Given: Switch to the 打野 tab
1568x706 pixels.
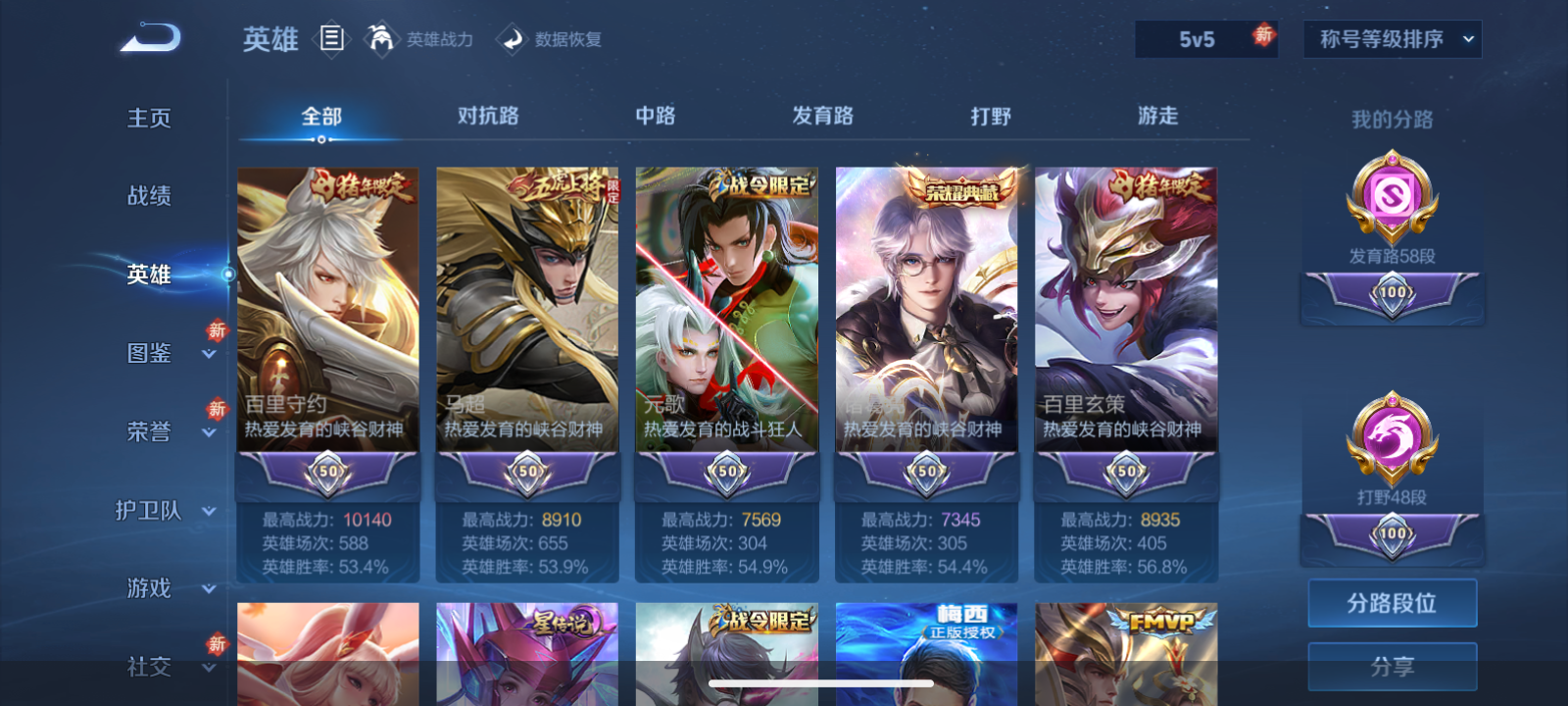Looking at the screenshot, I should (x=988, y=116).
